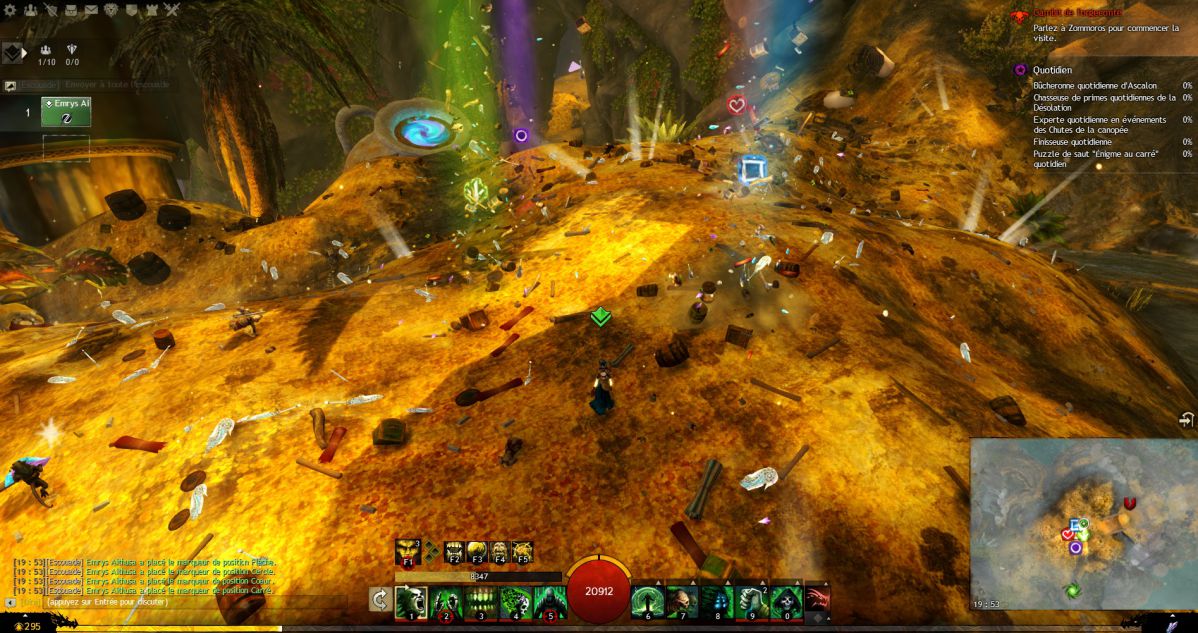The height and width of the screenshot is (633, 1198).
Task: Use weapon skill 3 green teeth
Action: coord(480,601)
